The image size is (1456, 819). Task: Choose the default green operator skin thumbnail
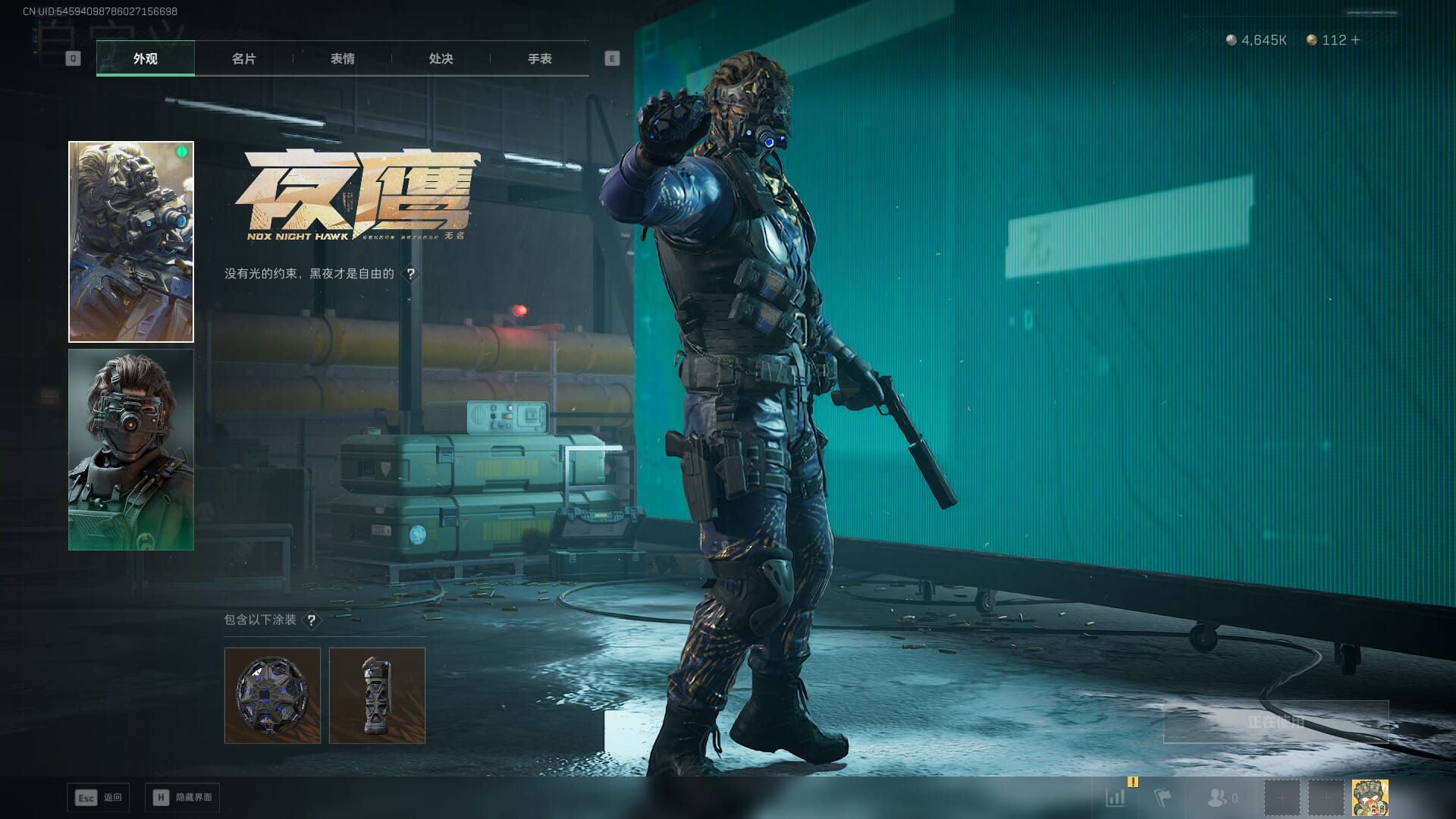pos(131,450)
